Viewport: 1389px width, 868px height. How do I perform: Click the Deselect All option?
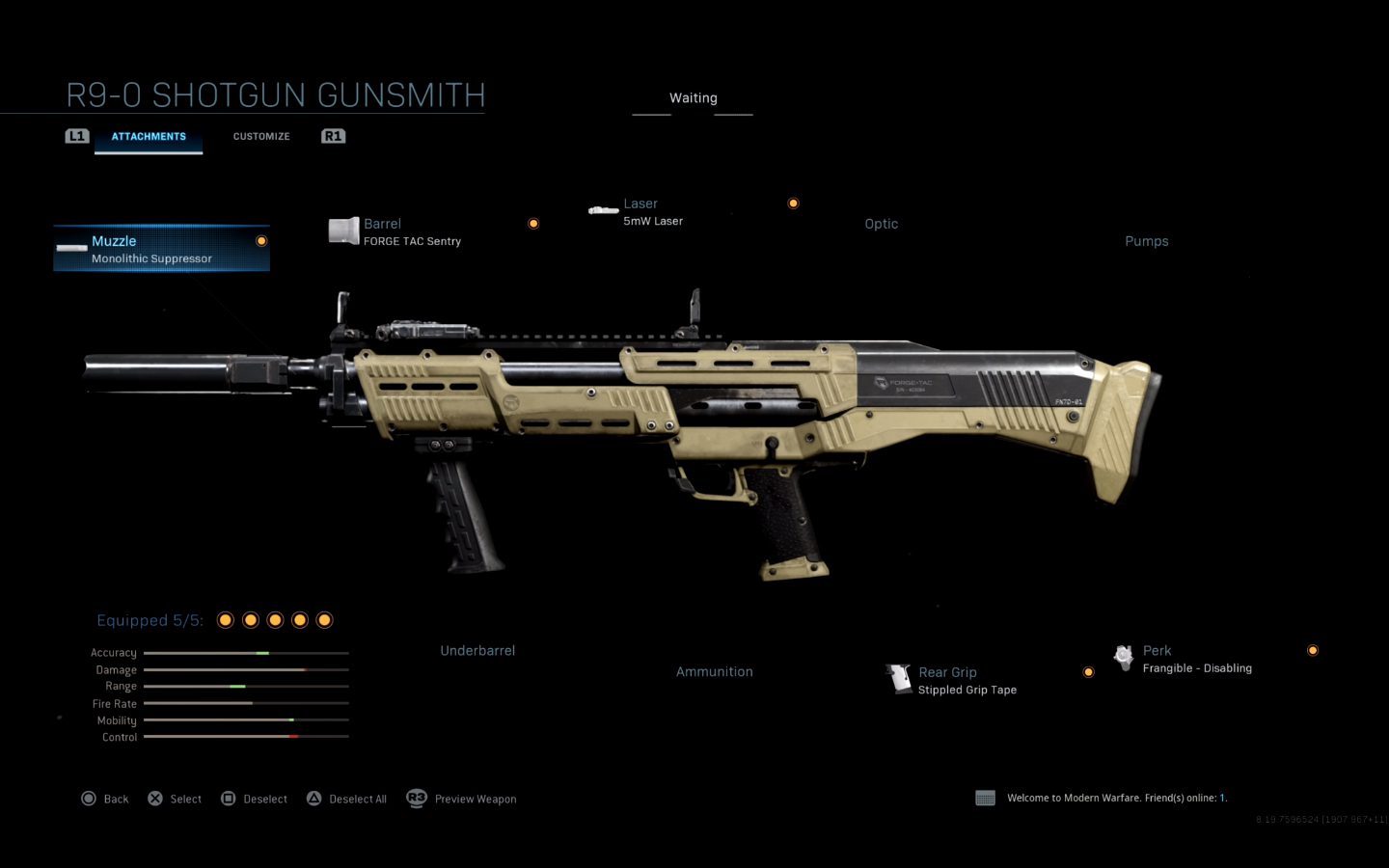click(x=347, y=799)
